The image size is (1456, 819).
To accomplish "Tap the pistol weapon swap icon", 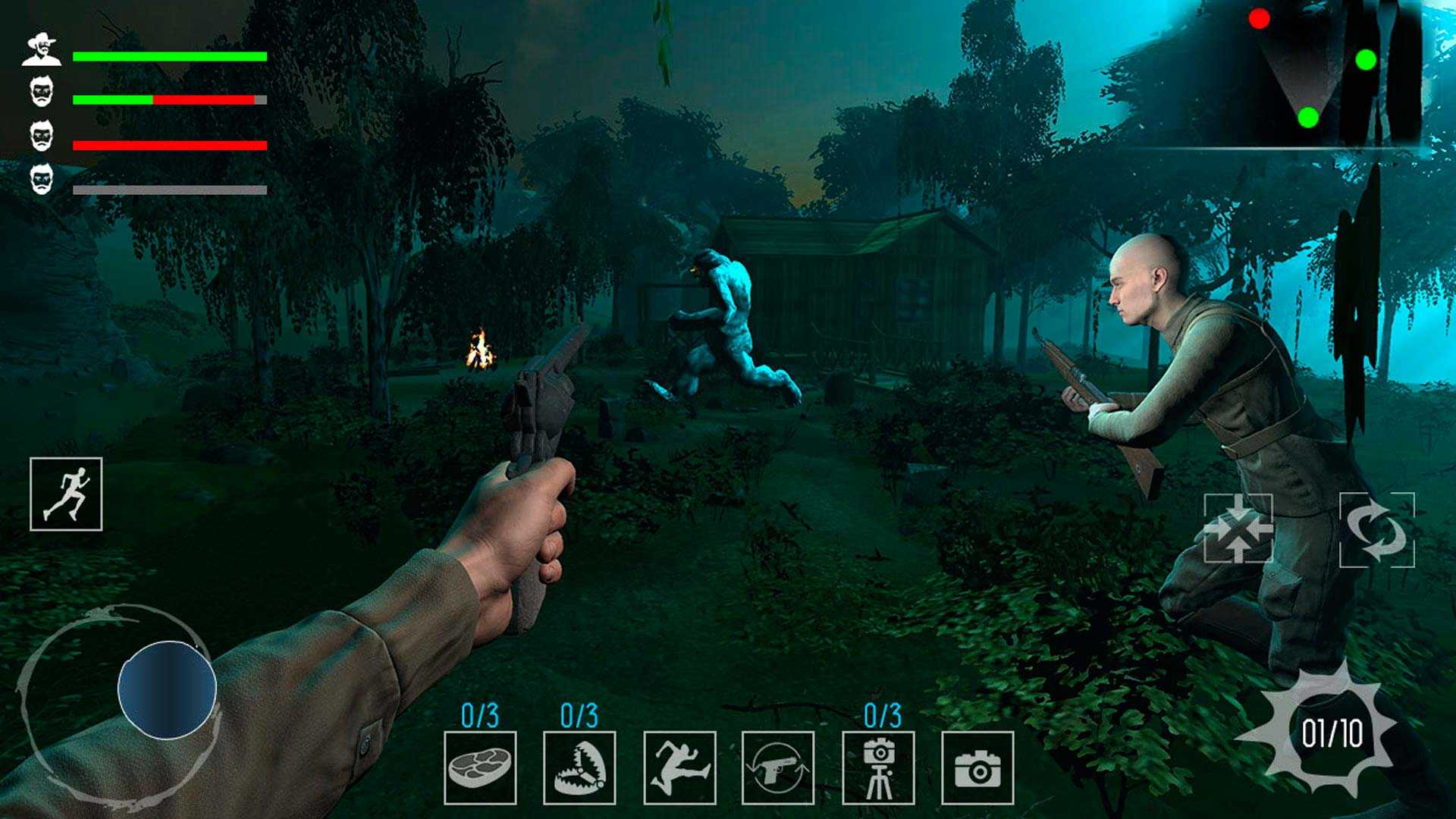I will 778,767.
